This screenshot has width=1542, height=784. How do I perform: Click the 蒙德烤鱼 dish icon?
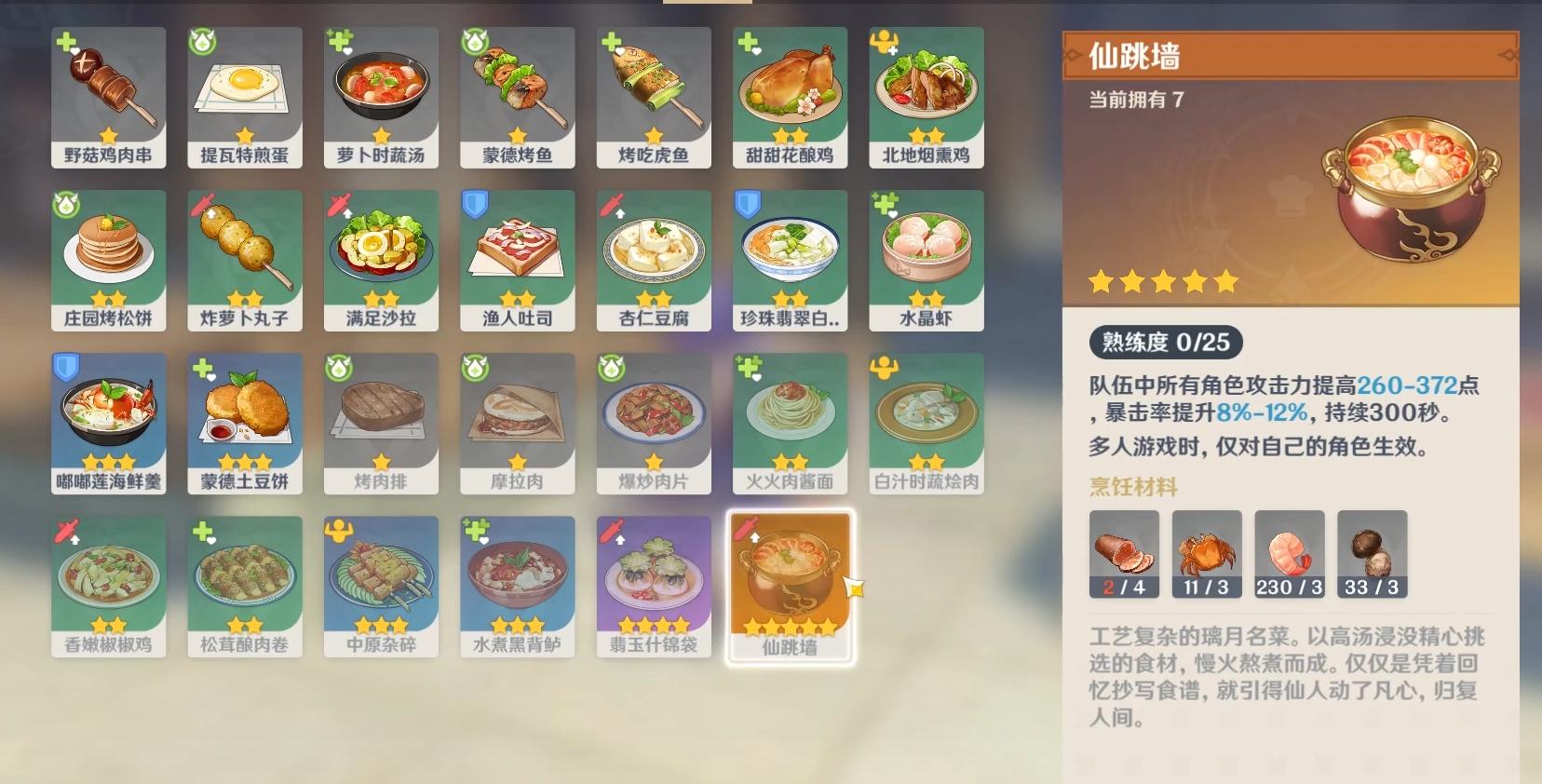coord(517,98)
